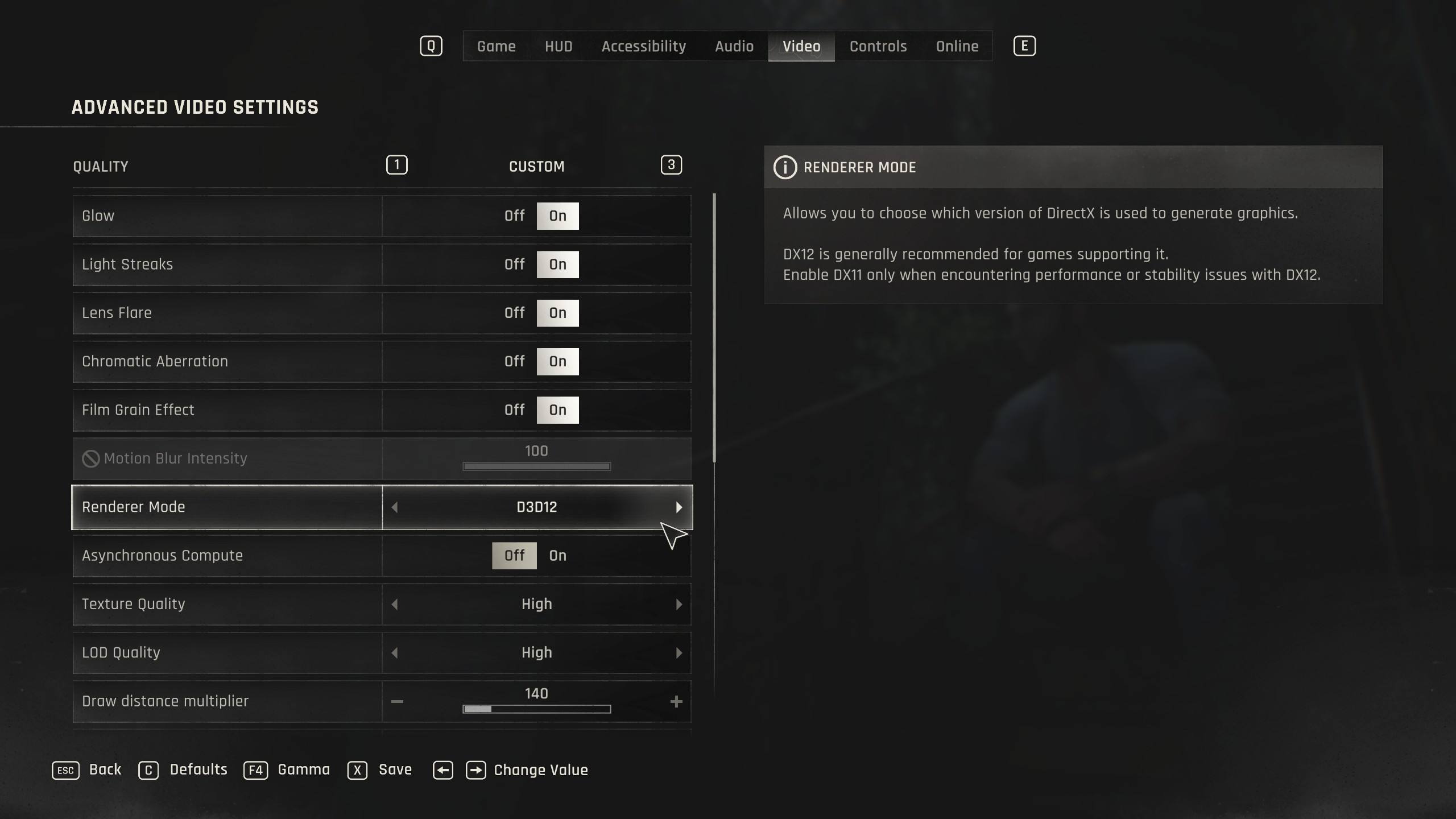This screenshot has width=1456, height=819.
Task: Open the HUD settings tab
Action: point(558,46)
